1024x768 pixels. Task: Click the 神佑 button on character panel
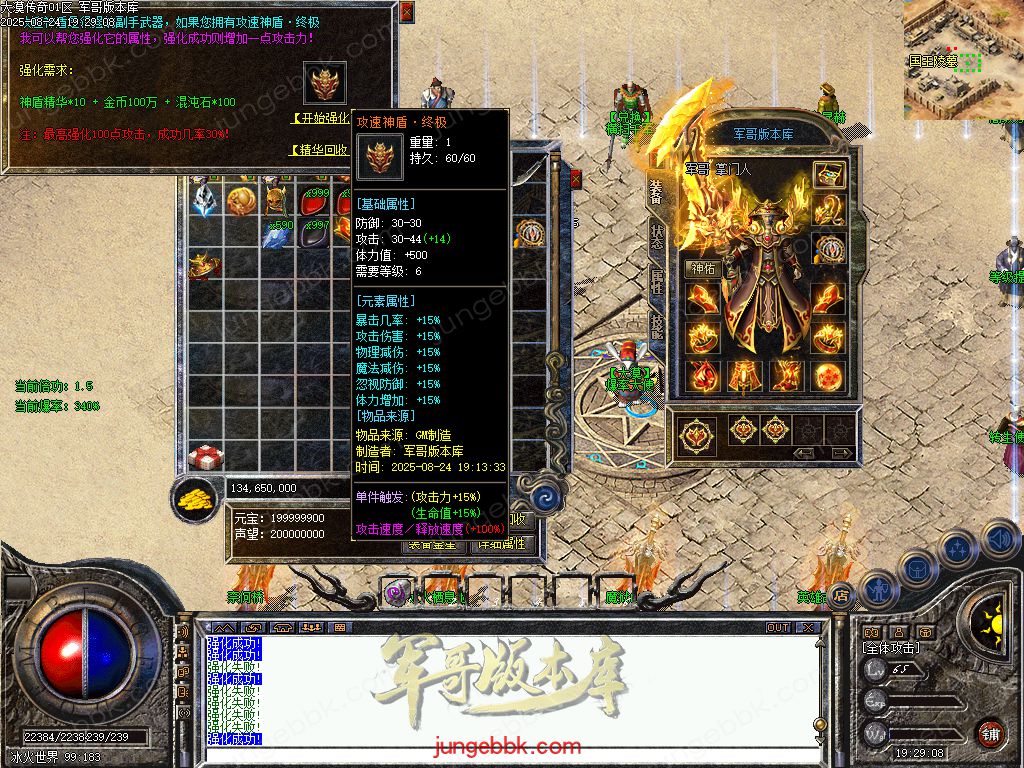(x=702, y=268)
